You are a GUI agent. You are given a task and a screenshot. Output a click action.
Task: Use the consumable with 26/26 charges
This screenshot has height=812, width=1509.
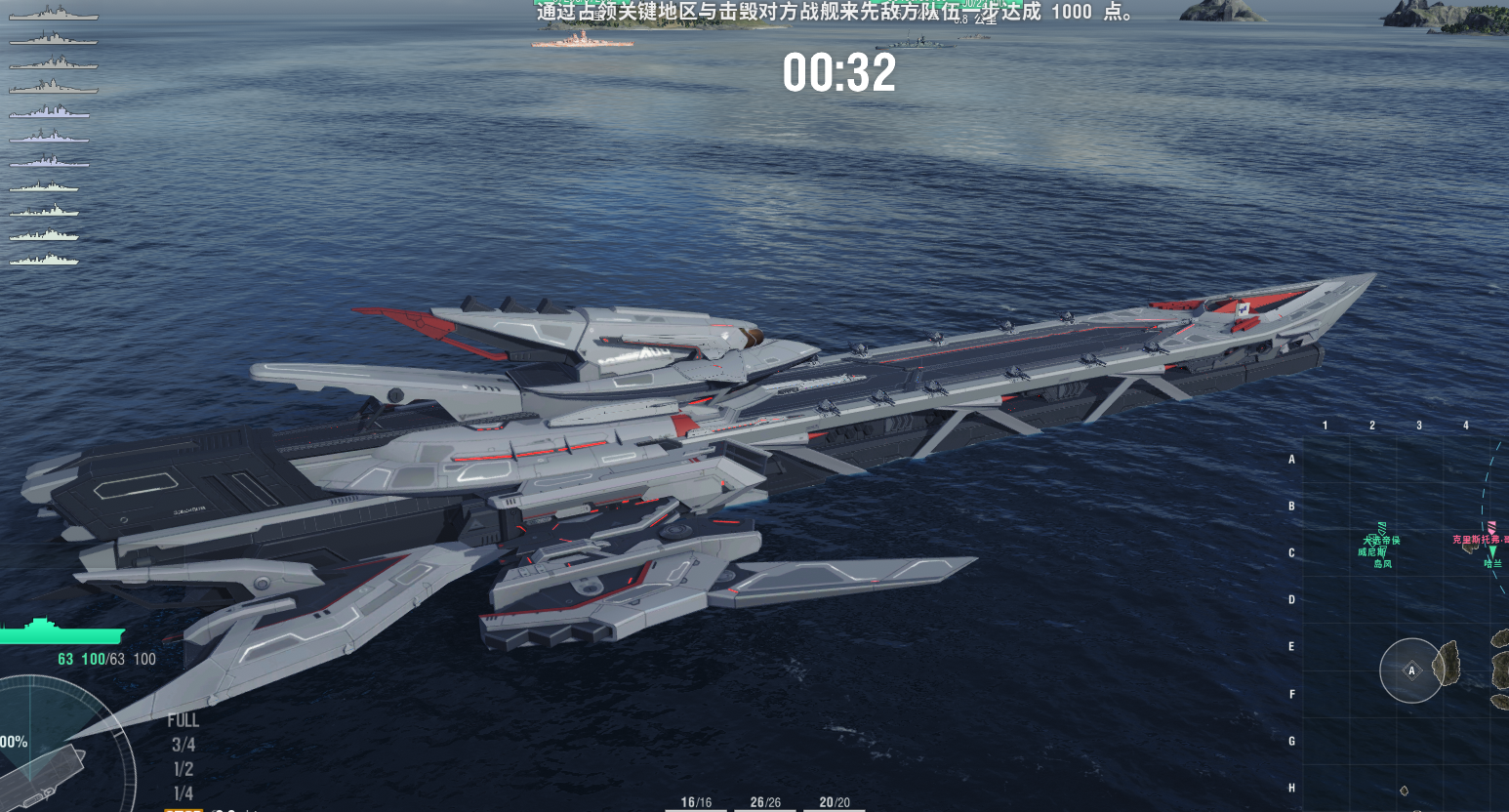[764, 800]
